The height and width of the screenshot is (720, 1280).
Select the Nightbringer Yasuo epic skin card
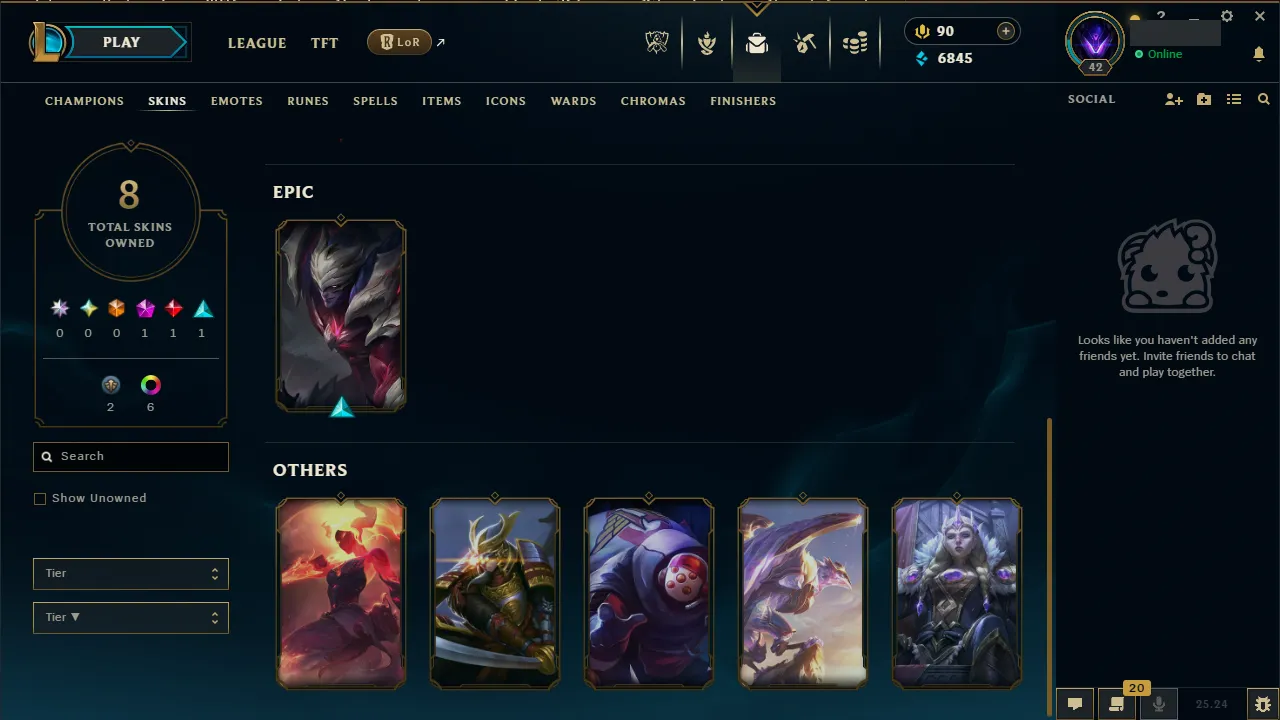click(341, 316)
